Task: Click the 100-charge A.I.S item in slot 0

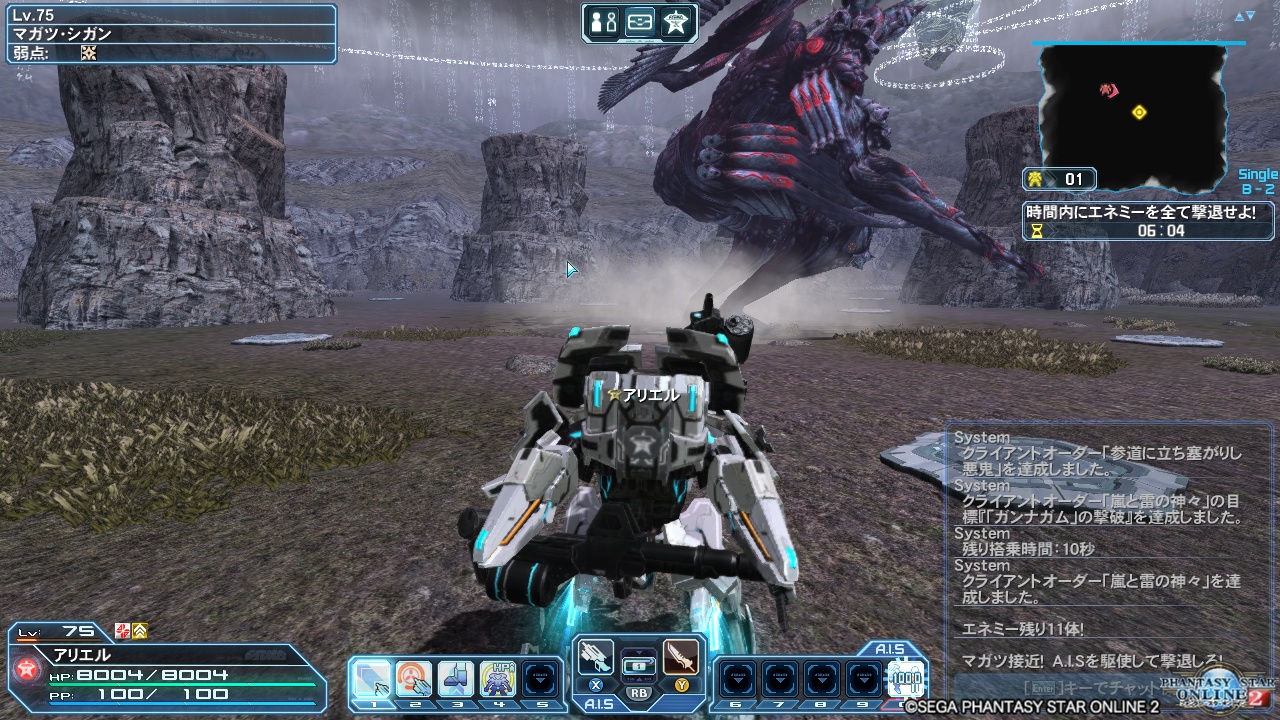Action: [x=905, y=680]
